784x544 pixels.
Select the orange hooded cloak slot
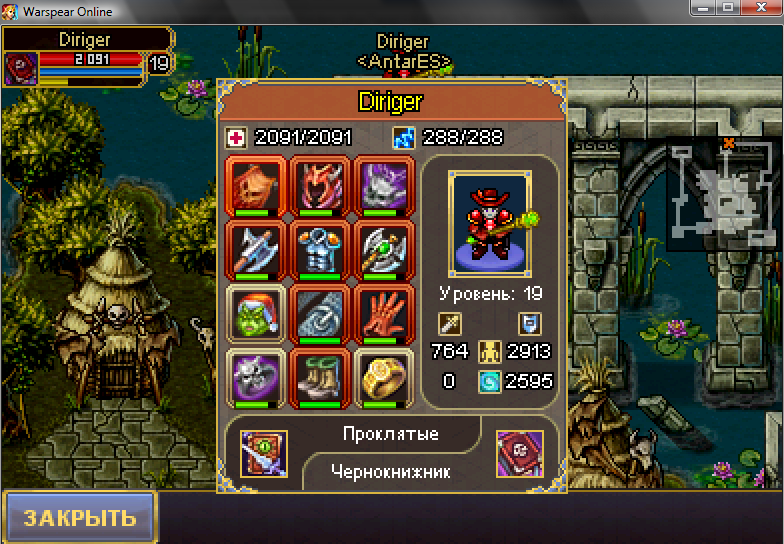(257, 185)
